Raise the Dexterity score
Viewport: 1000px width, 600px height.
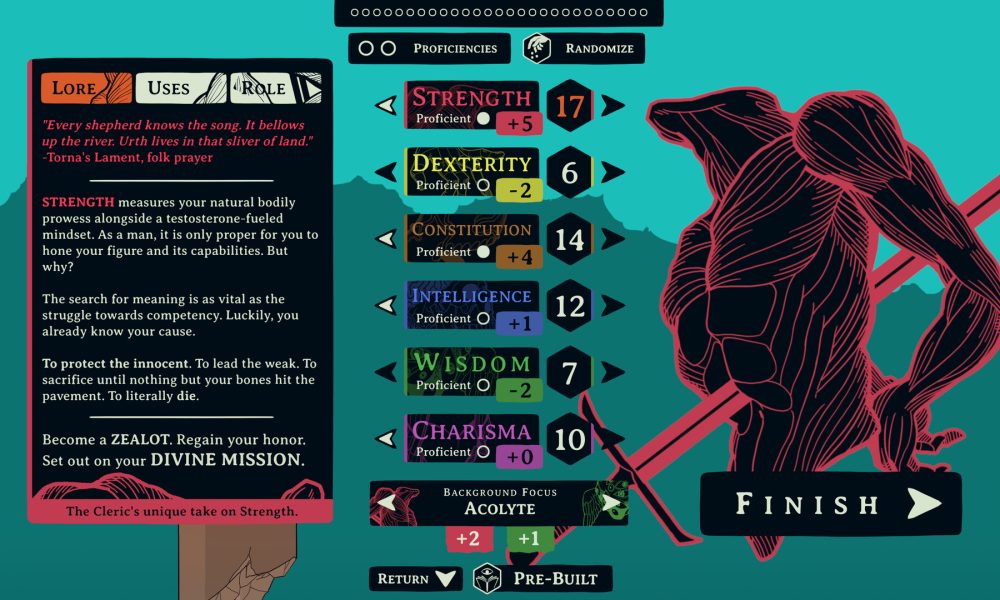click(612, 172)
